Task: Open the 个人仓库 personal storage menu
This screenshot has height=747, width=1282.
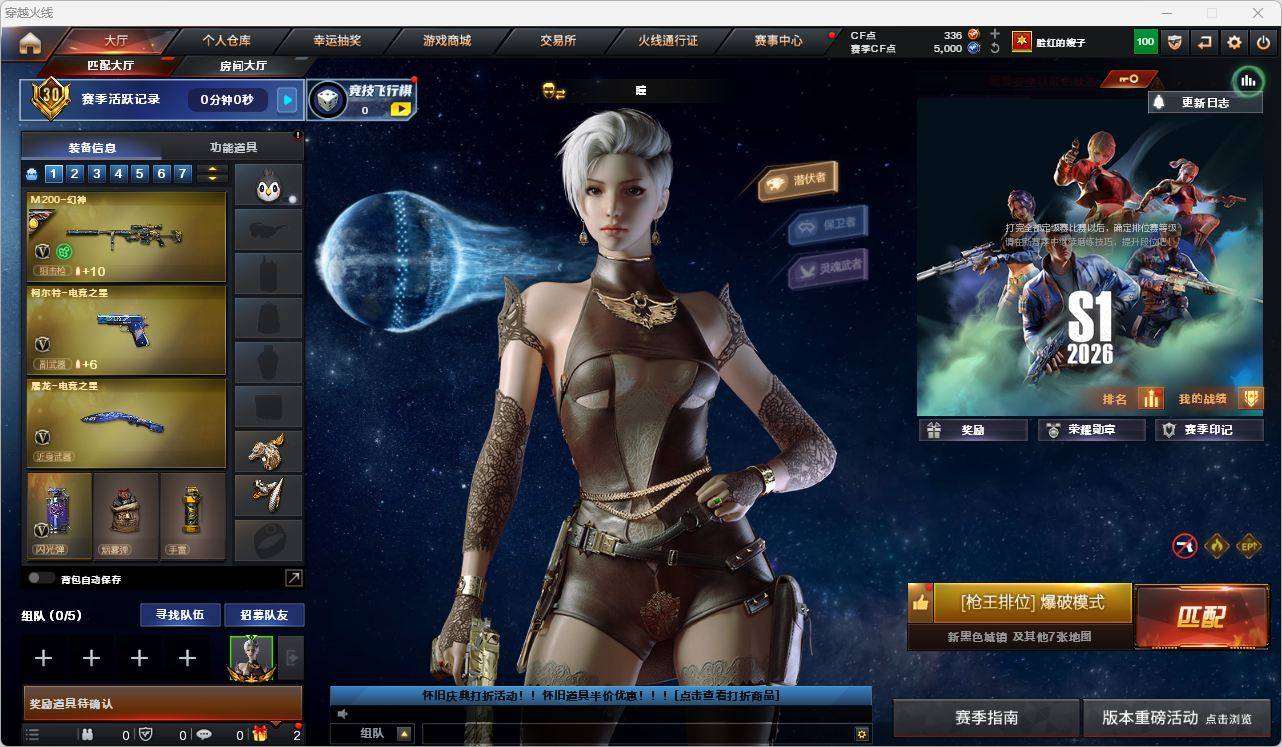Action: tap(227, 41)
